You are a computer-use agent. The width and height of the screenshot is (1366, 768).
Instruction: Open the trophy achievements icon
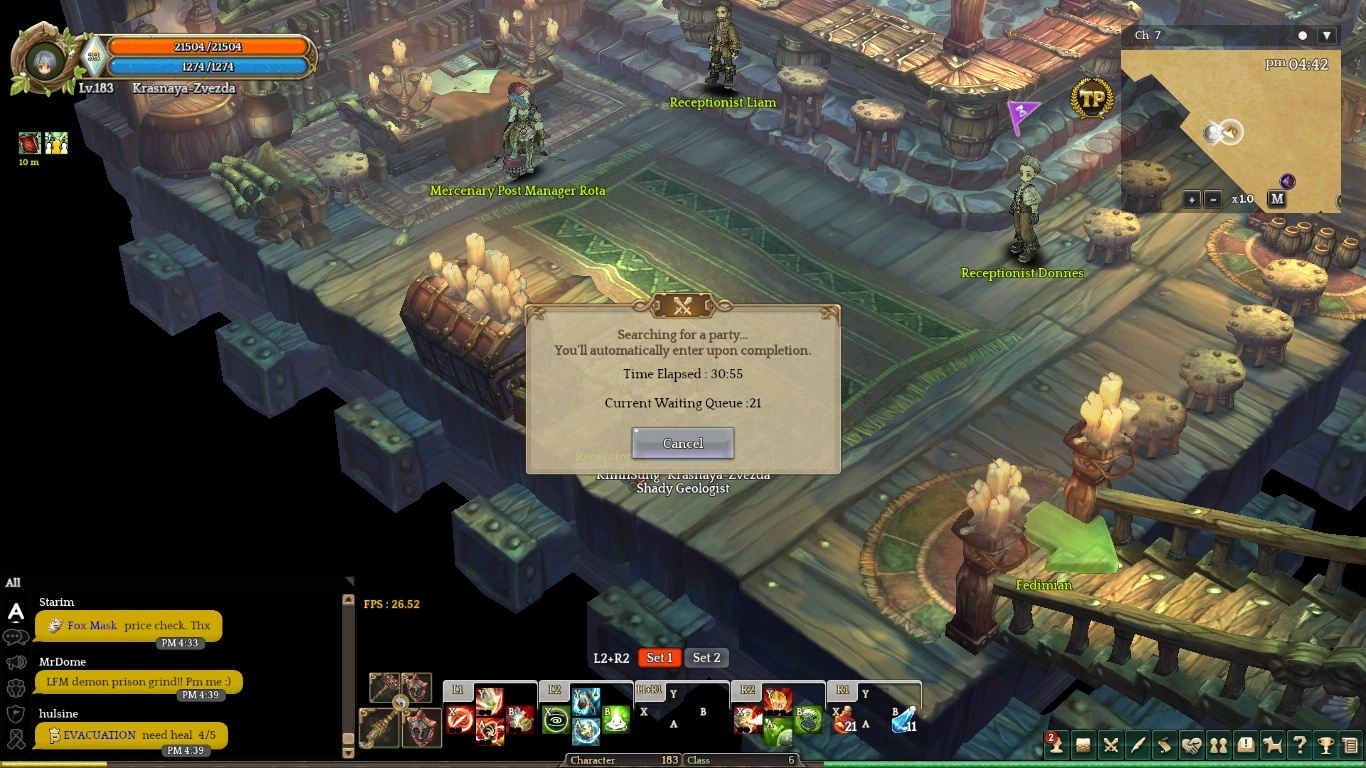[1326, 745]
